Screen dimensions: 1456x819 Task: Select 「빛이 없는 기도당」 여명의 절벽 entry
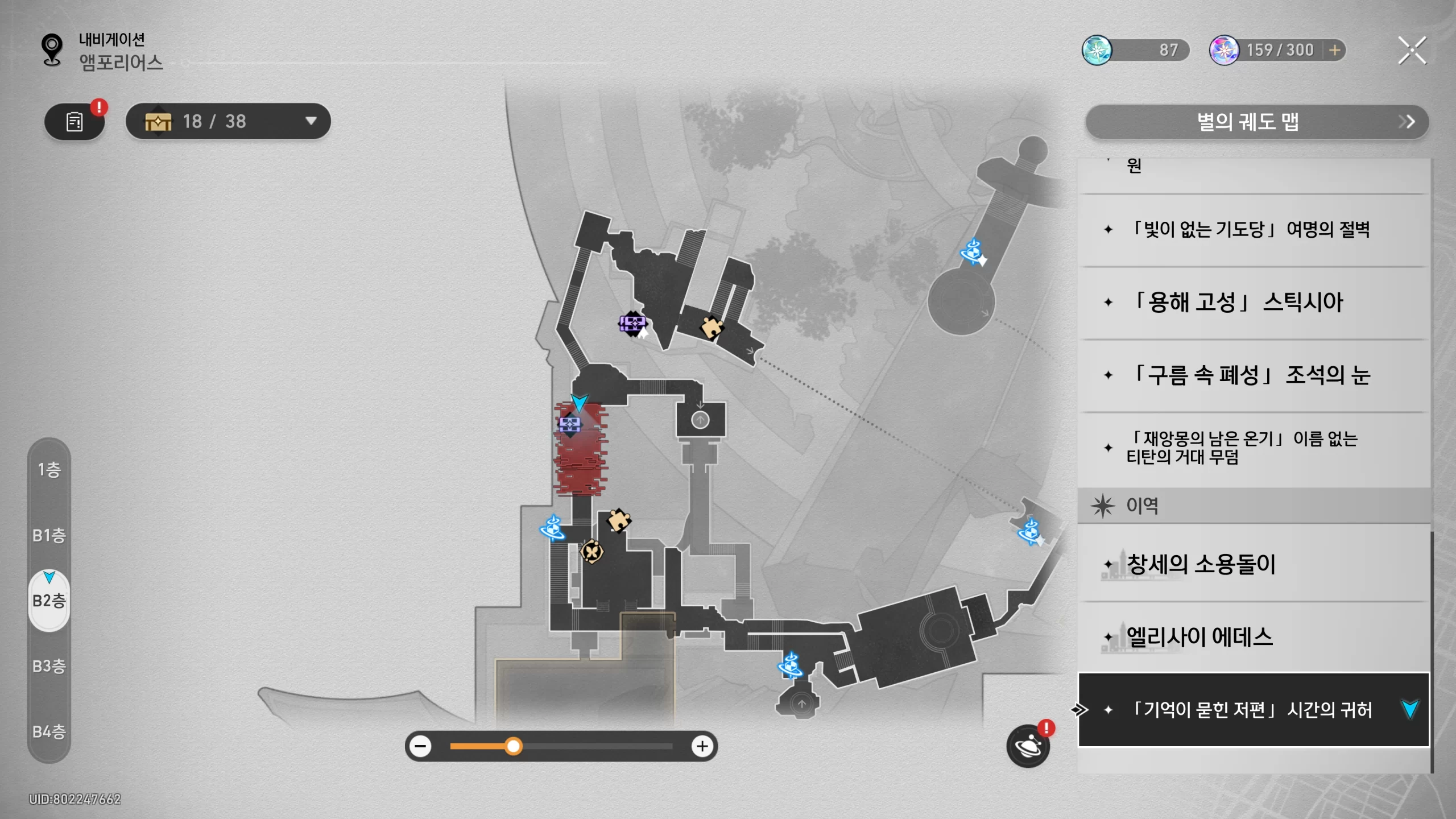click(1251, 230)
